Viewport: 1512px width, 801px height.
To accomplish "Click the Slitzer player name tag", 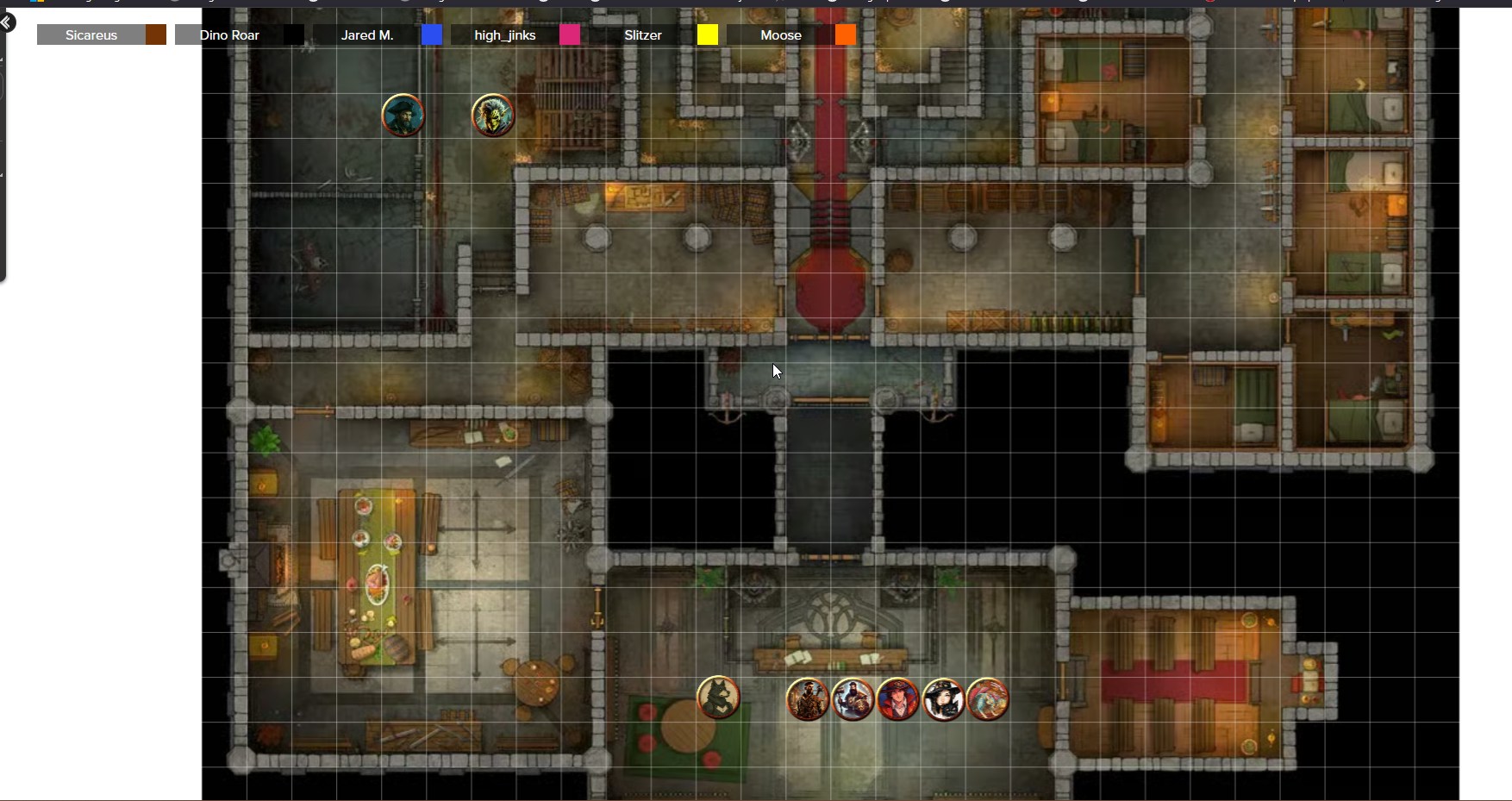I will 642,34.
